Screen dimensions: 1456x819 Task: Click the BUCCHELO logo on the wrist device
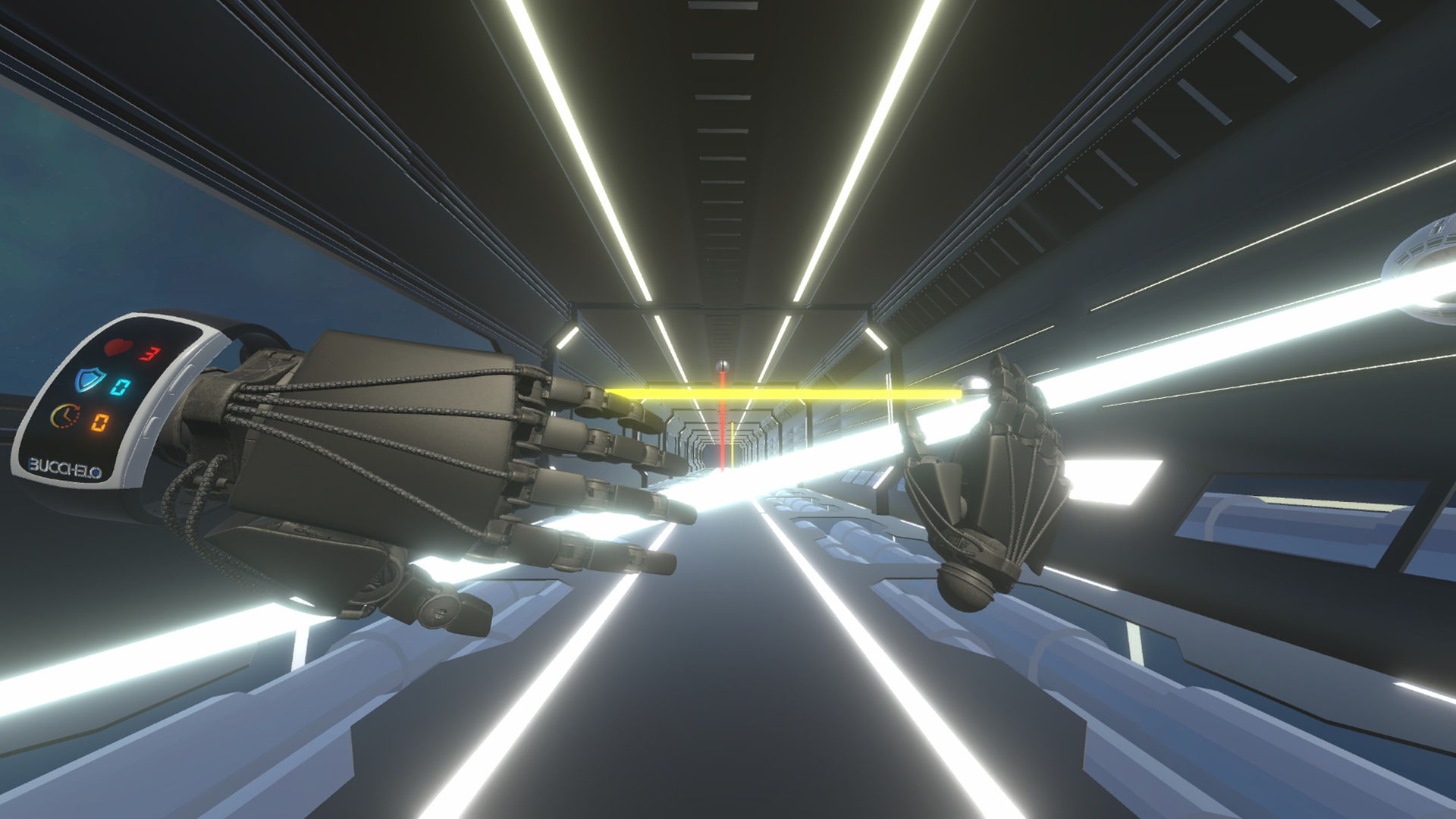(x=64, y=467)
